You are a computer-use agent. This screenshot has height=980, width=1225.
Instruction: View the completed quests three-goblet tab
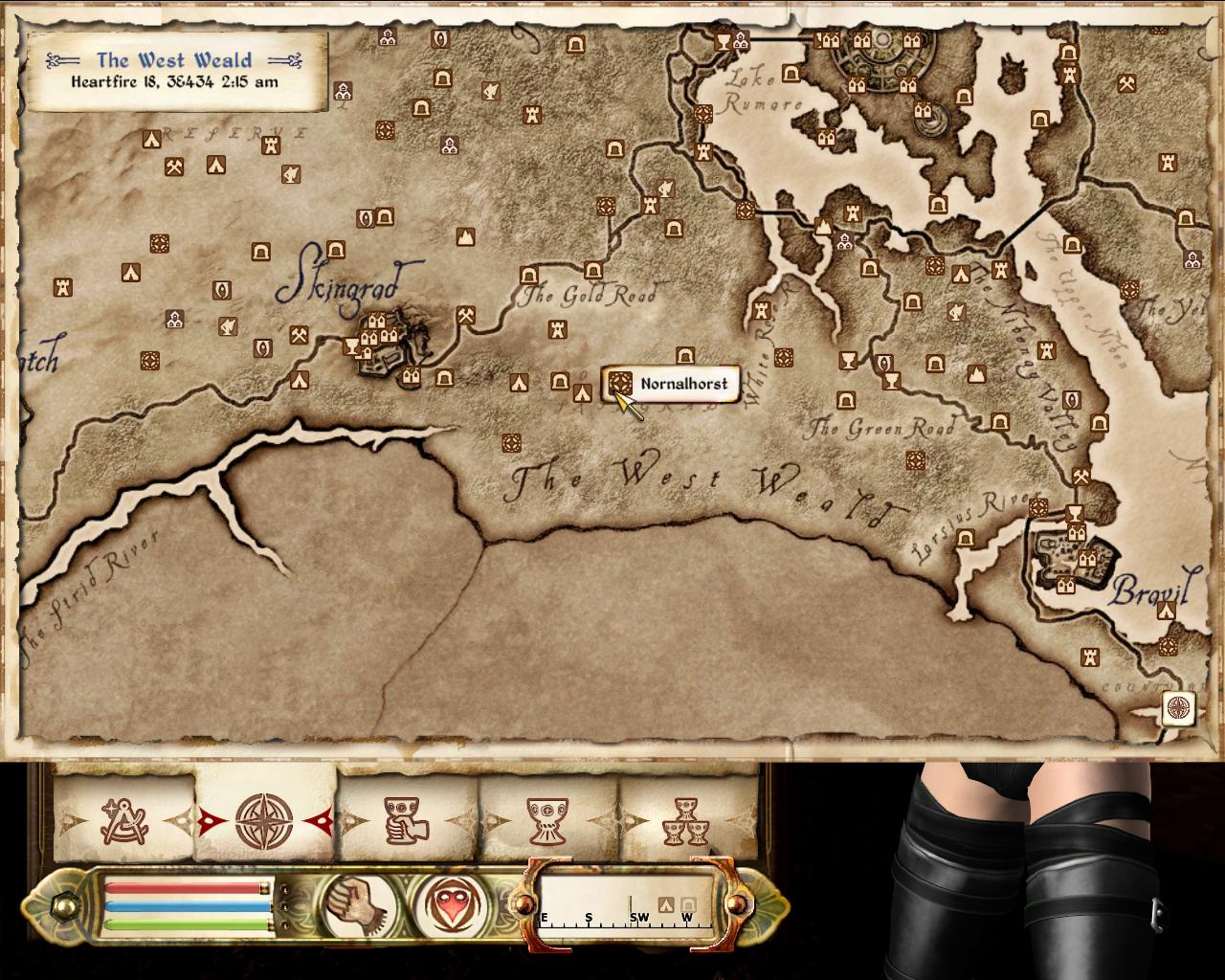687,820
